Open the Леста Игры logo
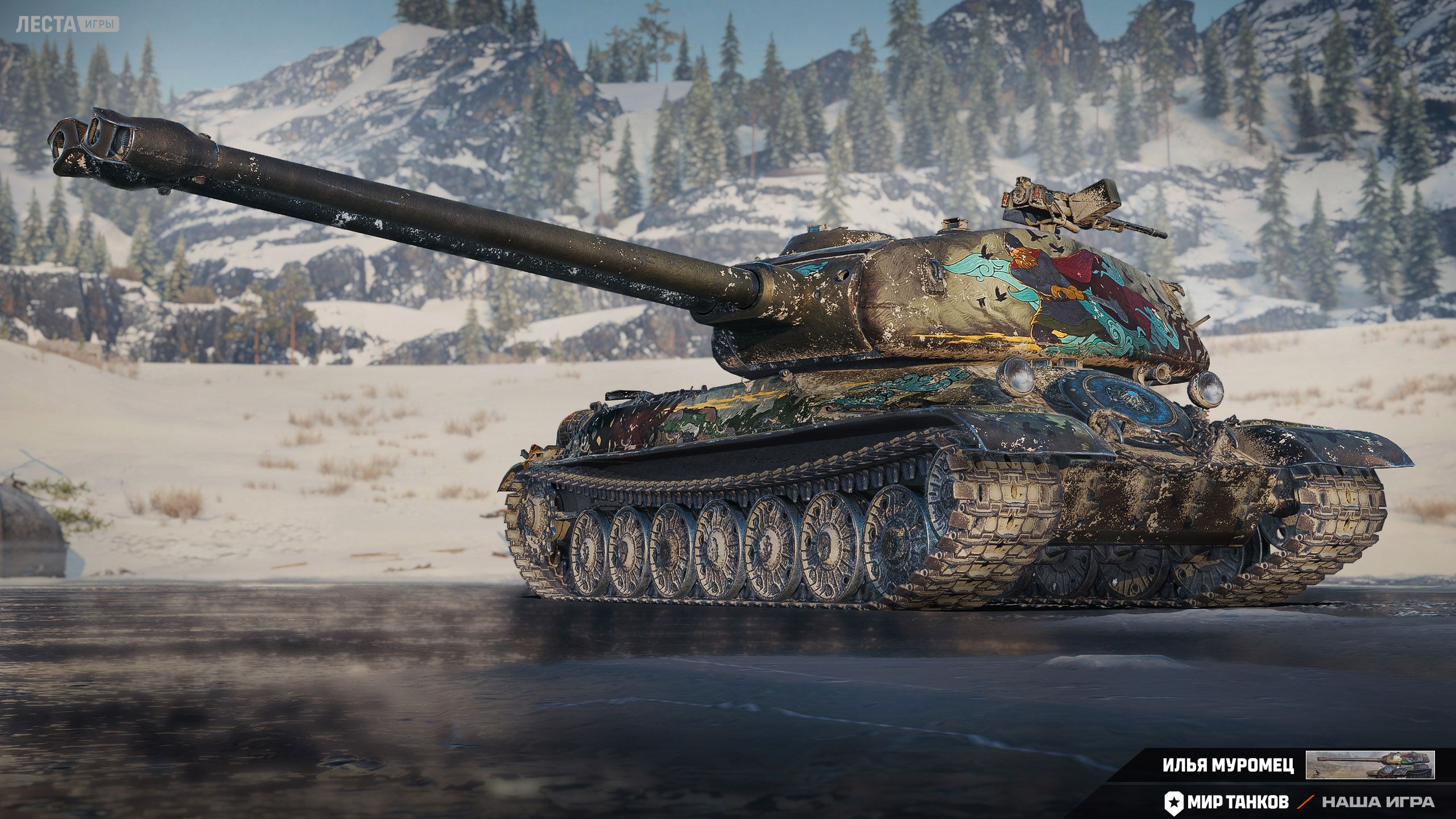Screen dimensions: 1456x819 pyautogui.click(x=67, y=24)
